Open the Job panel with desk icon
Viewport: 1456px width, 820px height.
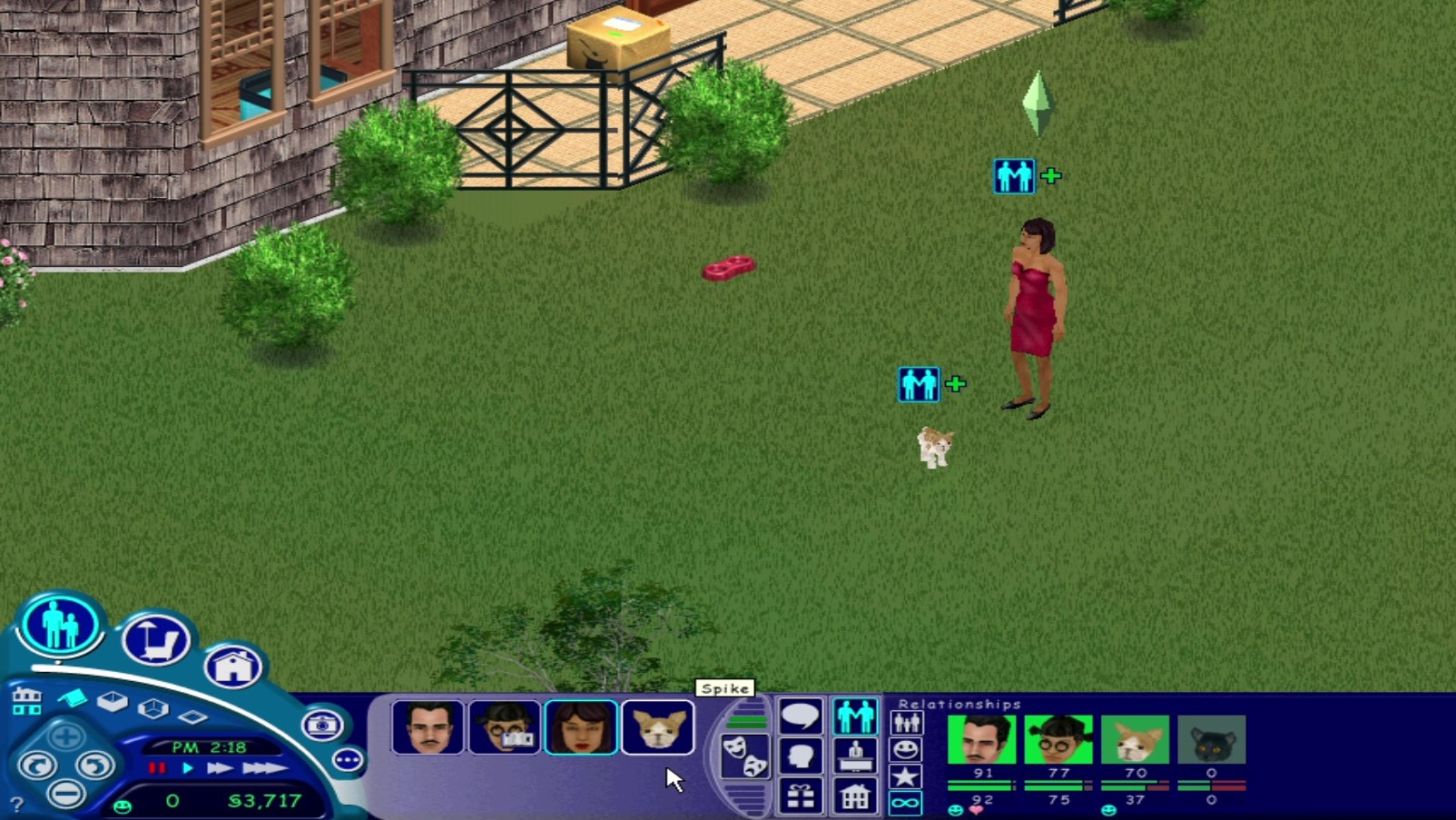pyautogui.click(x=855, y=756)
